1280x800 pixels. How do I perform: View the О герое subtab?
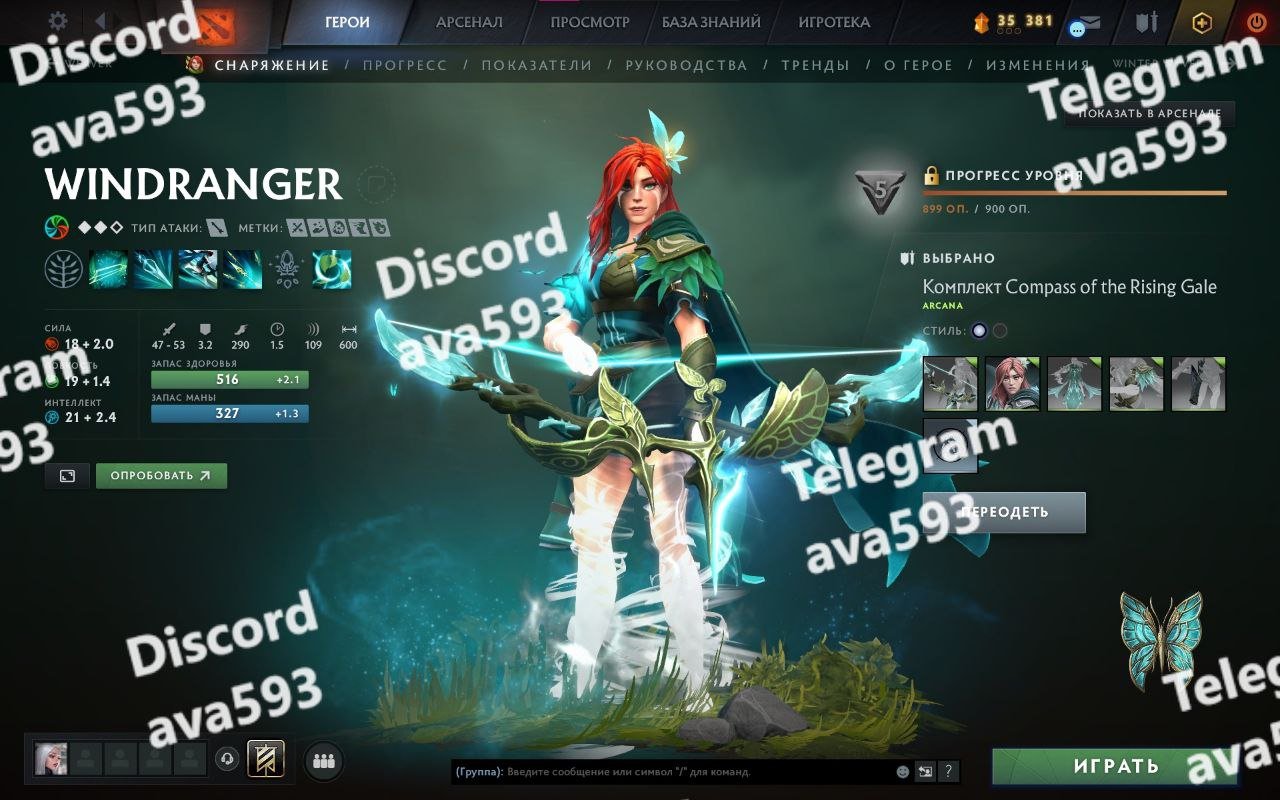tap(918, 65)
